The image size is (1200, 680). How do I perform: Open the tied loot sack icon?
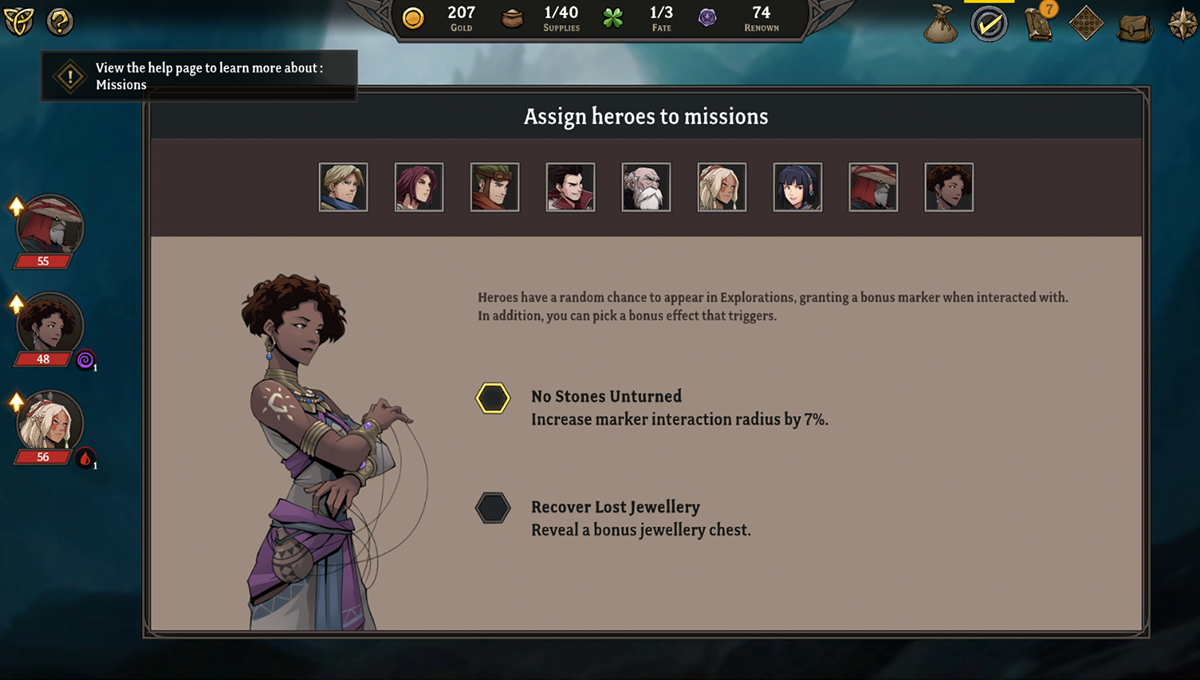click(940, 24)
